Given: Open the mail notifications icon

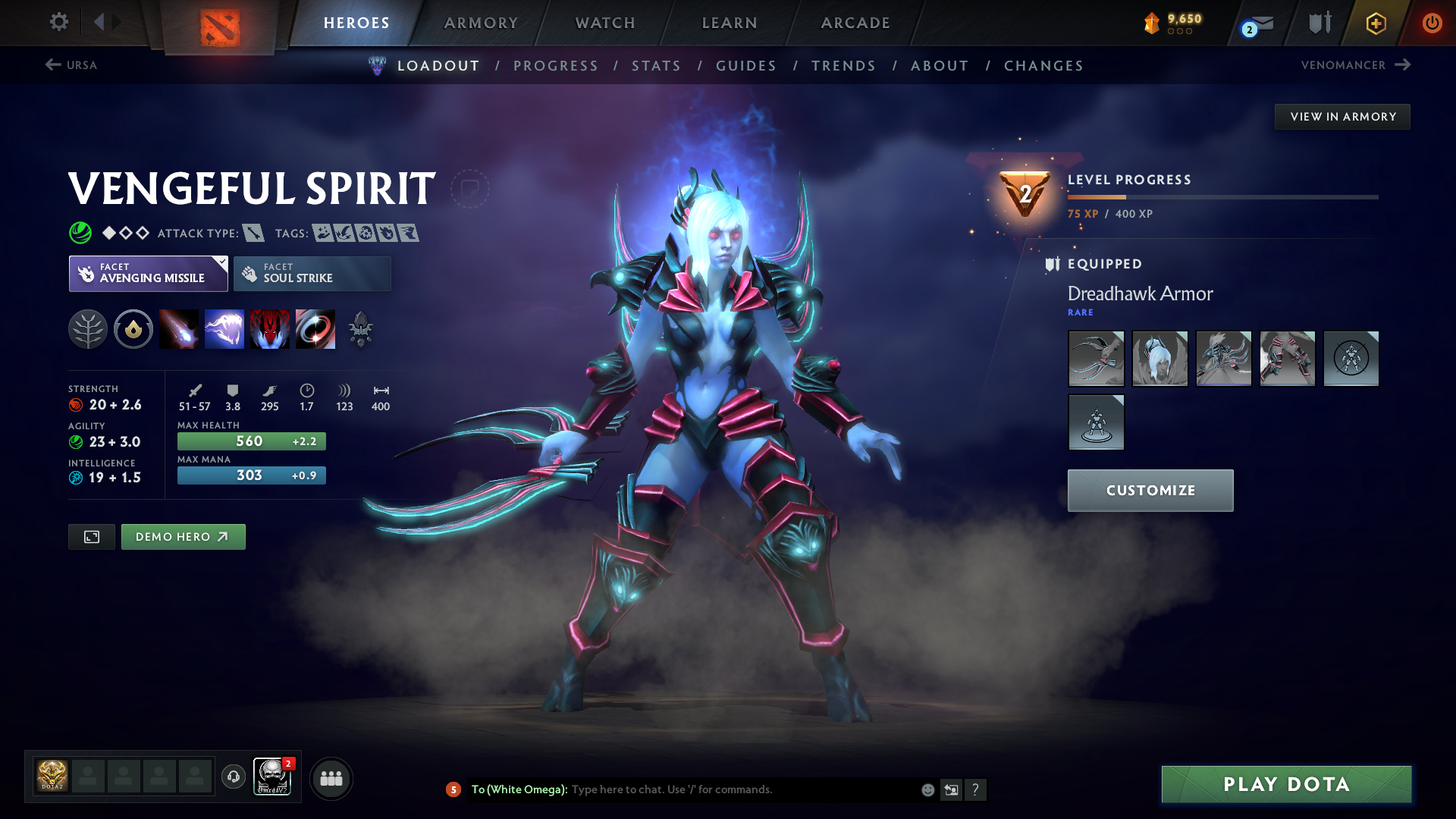Looking at the screenshot, I should [1260, 24].
